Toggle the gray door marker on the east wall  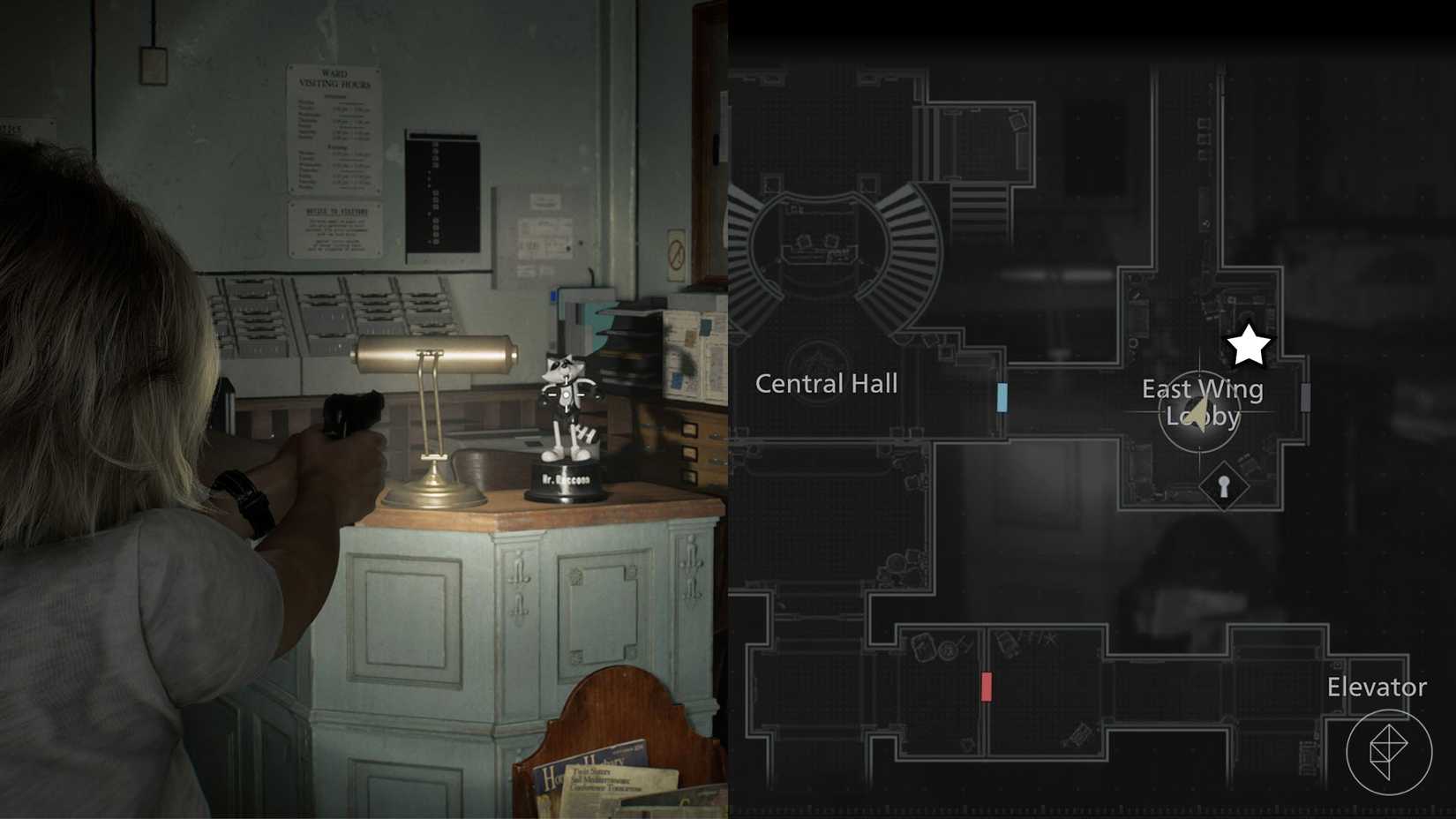1307,396
